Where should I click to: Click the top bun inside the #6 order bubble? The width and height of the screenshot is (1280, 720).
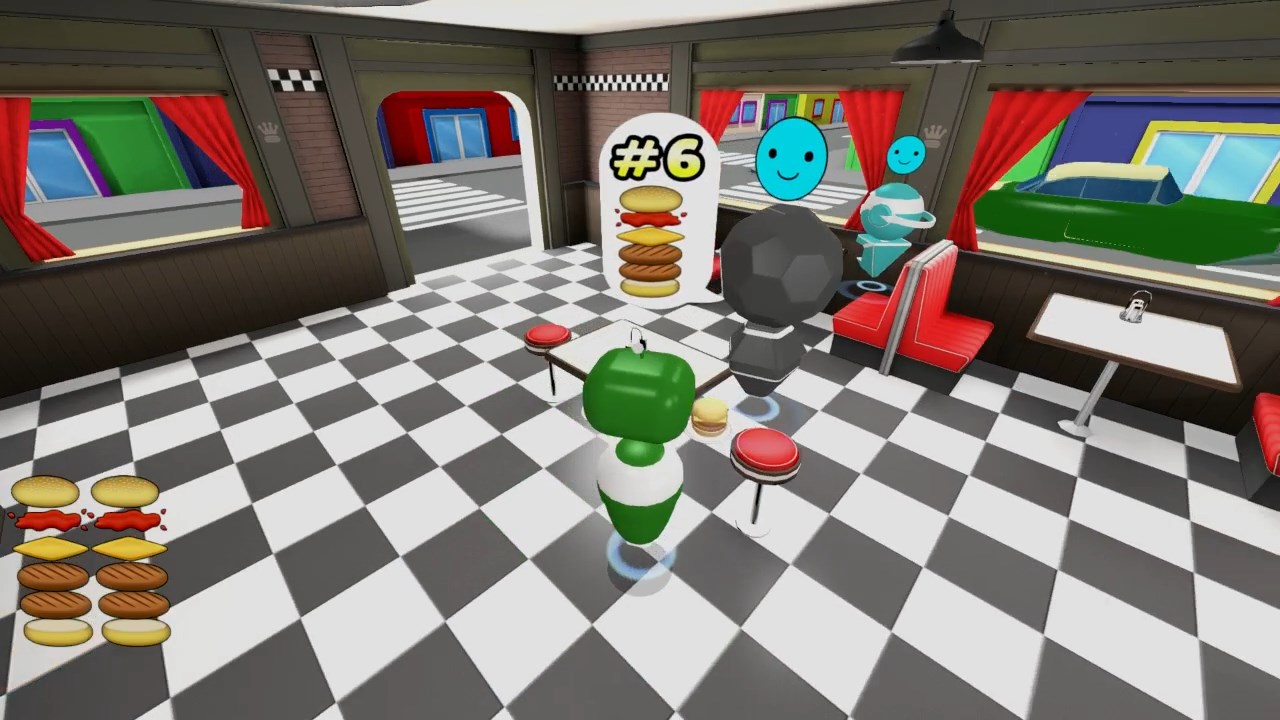(651, 200)
